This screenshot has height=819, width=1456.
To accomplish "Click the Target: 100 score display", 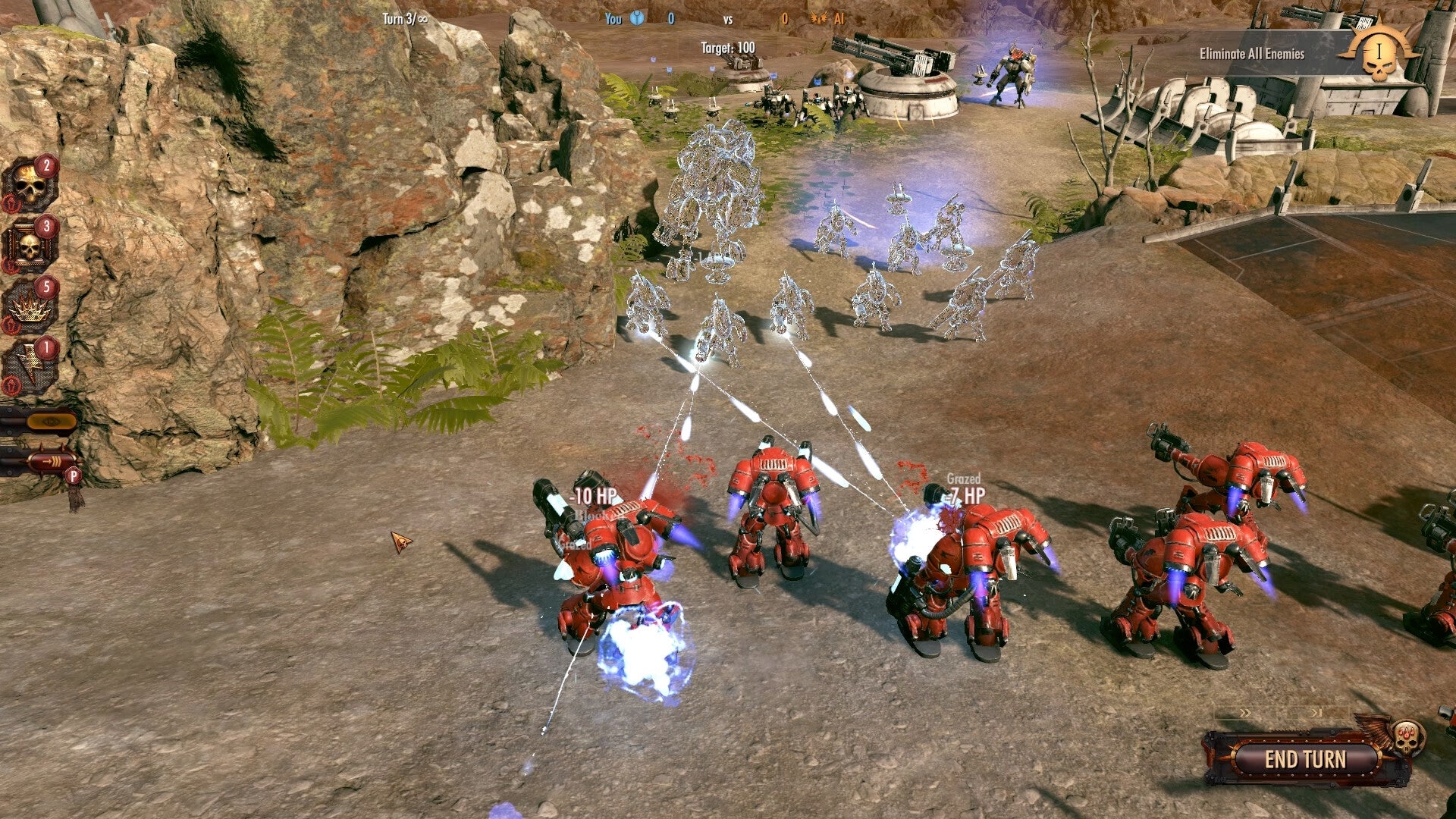I will (x=728, y=47).
